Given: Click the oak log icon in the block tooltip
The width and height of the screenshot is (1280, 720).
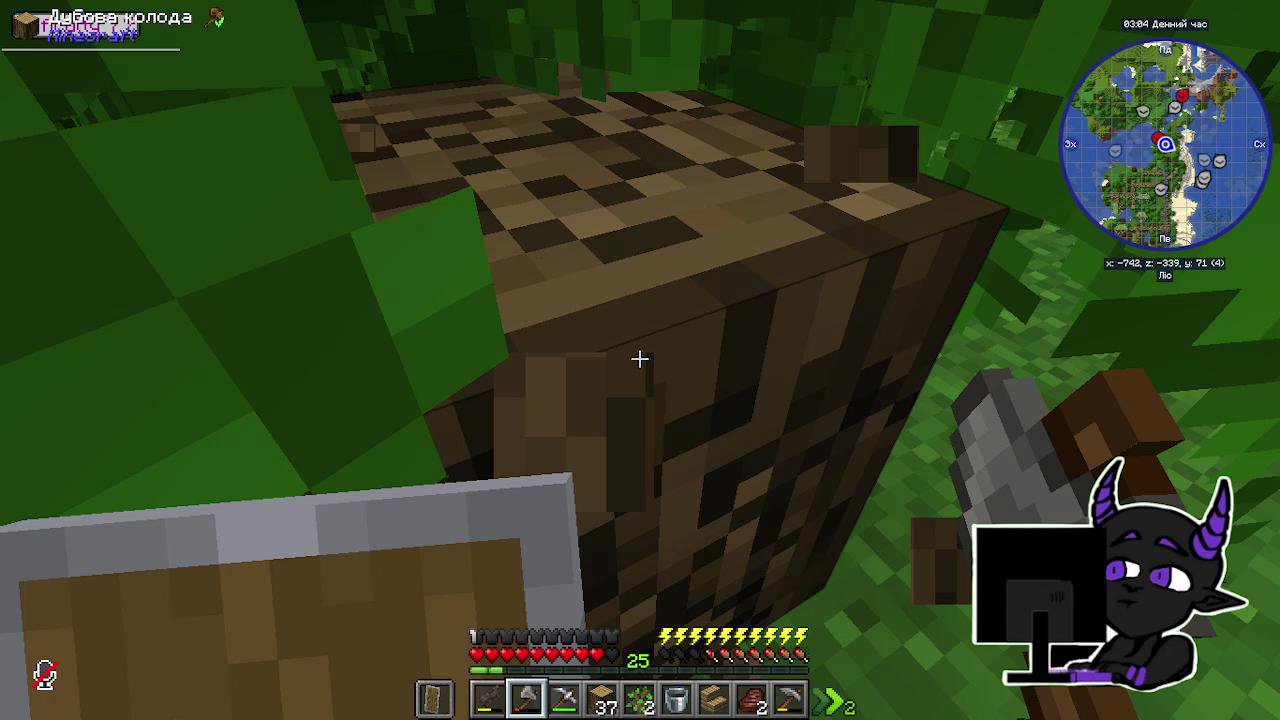Looking at the screenshot, I should [x=25, y=25].
